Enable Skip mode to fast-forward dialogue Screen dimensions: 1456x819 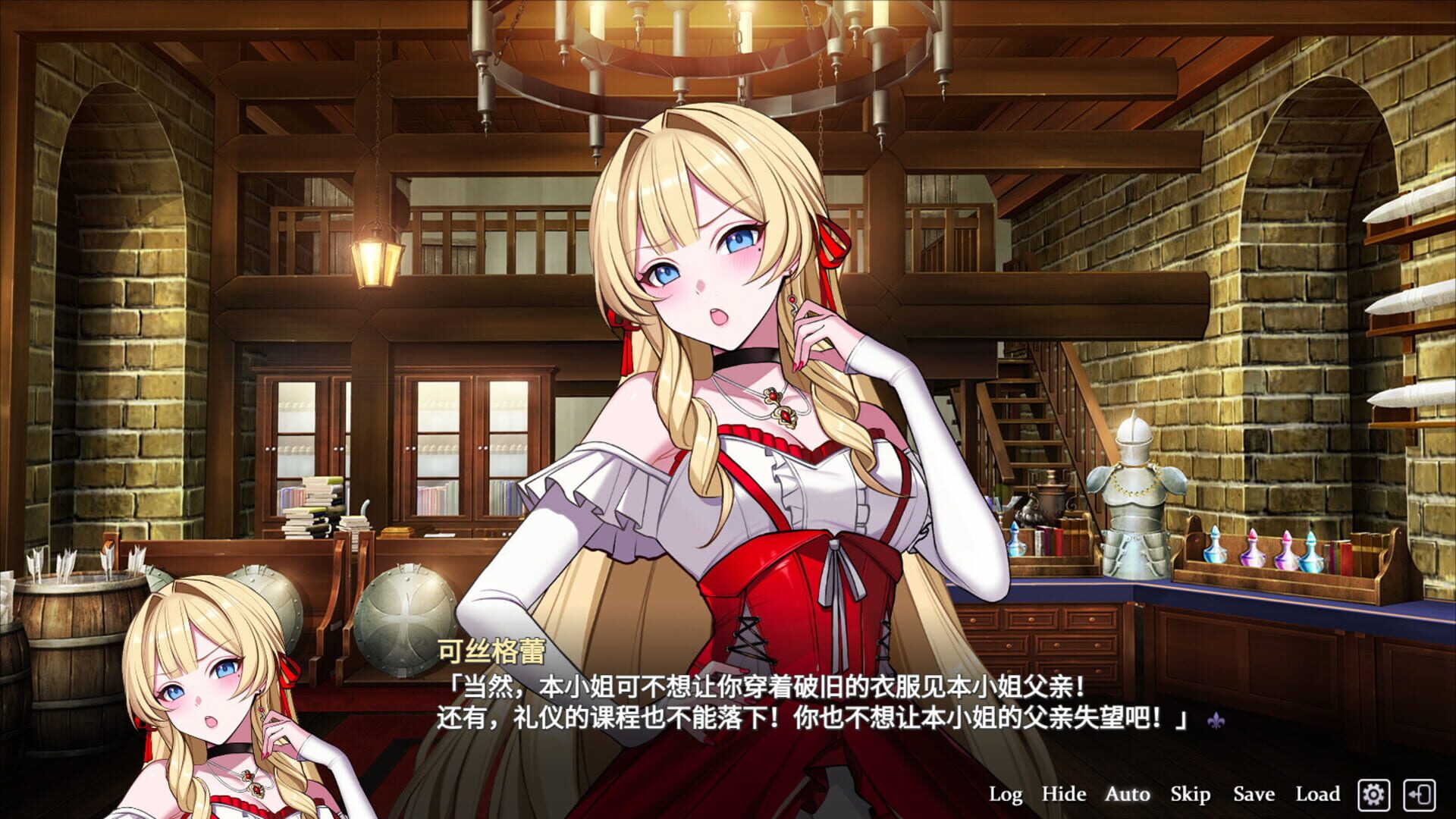coord(1190,795)
